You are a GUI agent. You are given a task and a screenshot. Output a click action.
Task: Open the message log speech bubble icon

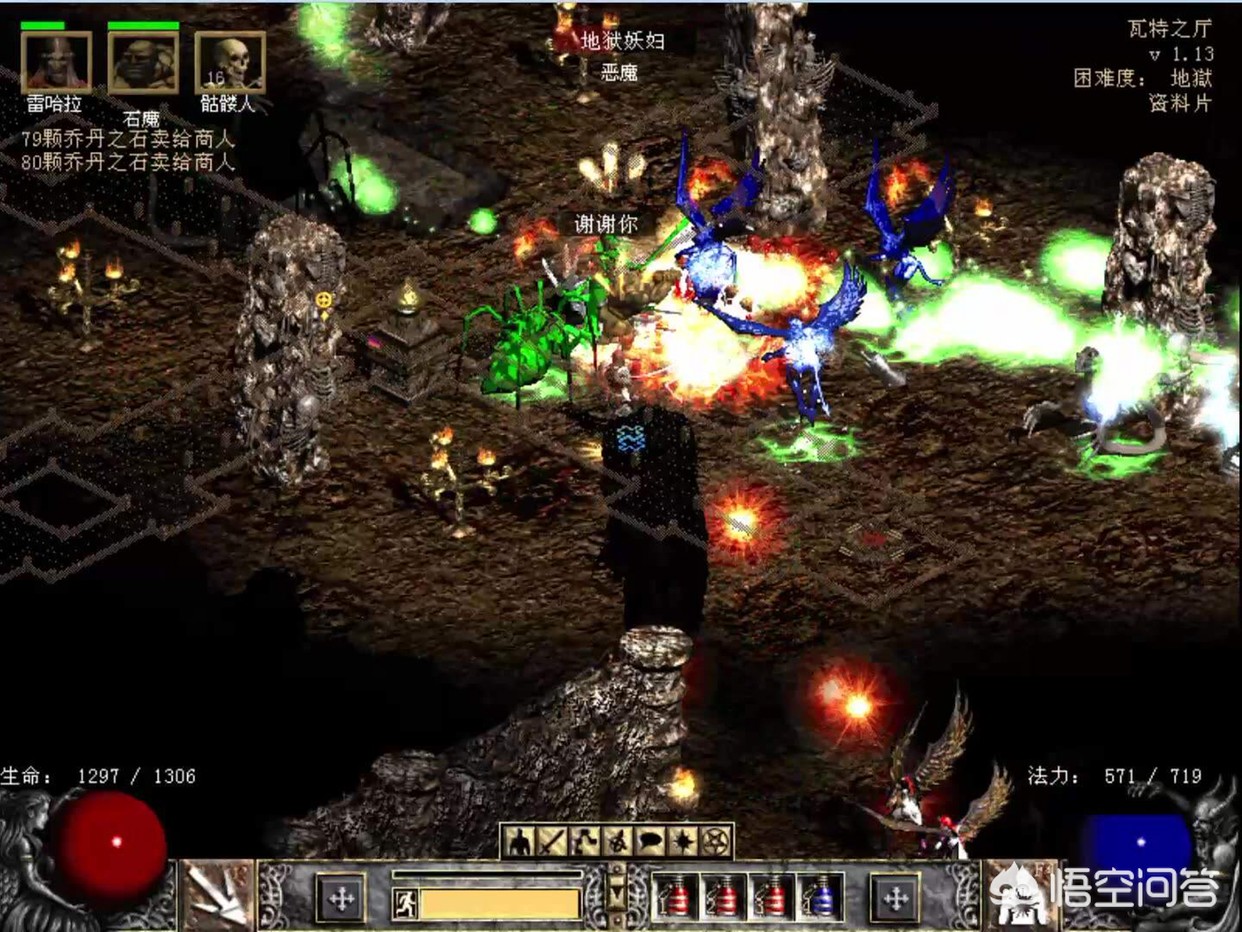[650, 842]
